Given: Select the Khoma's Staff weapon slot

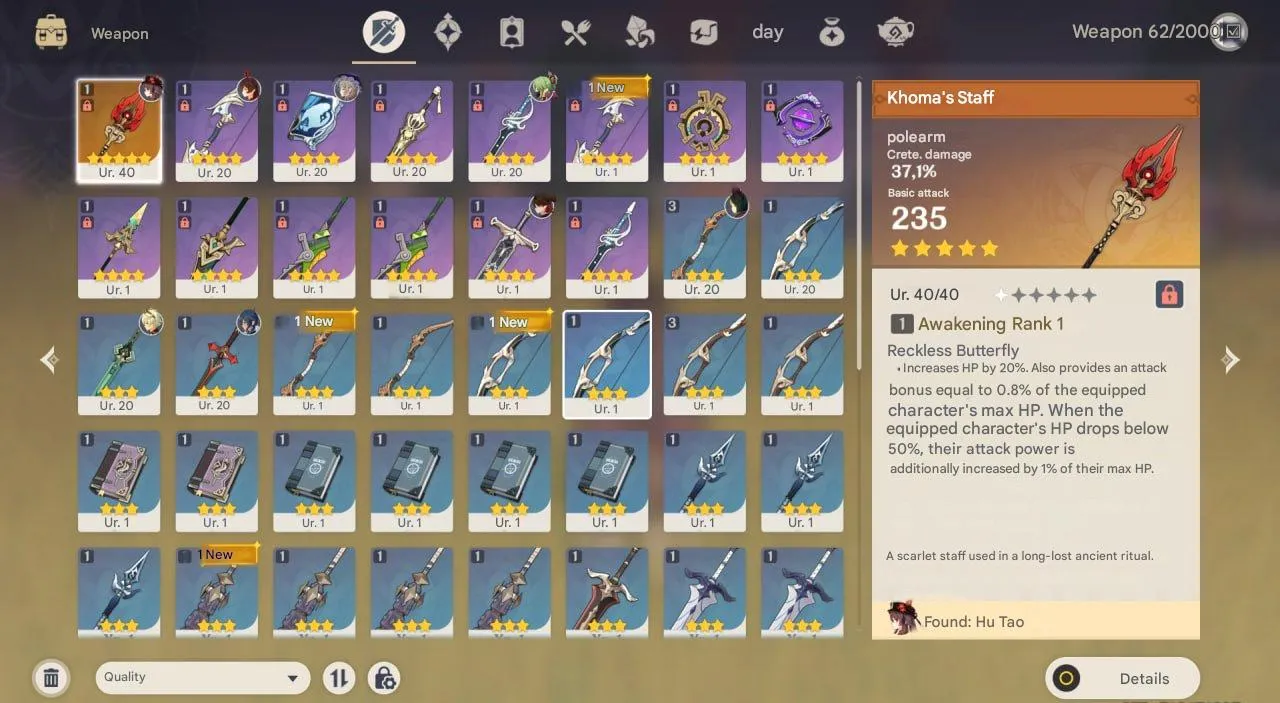Looking at the screenshot, I should click(119, 130).
